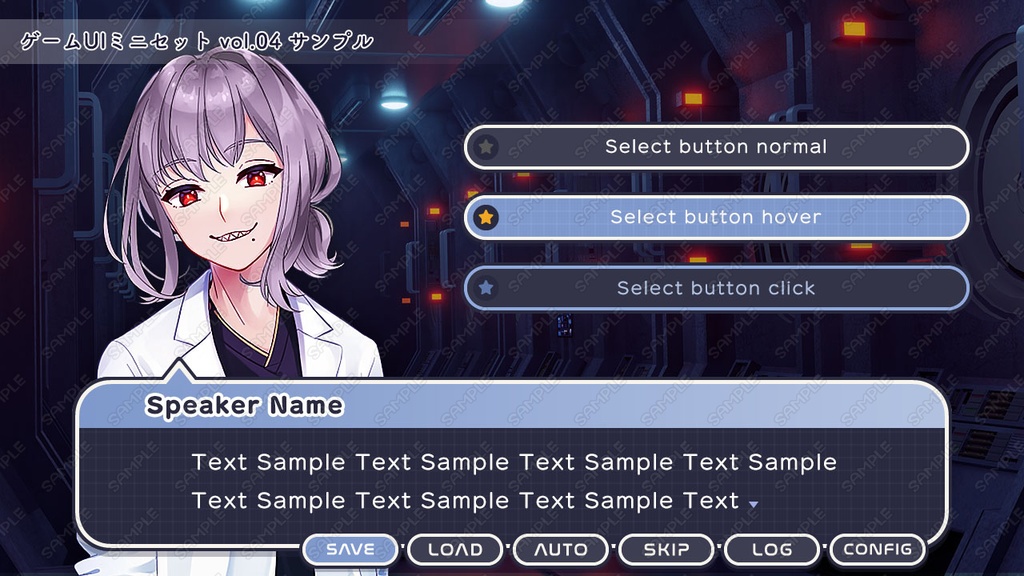Choose the "Select button normal" option
The height and width of the screenshot is (576, 1024).
(716, 147)
